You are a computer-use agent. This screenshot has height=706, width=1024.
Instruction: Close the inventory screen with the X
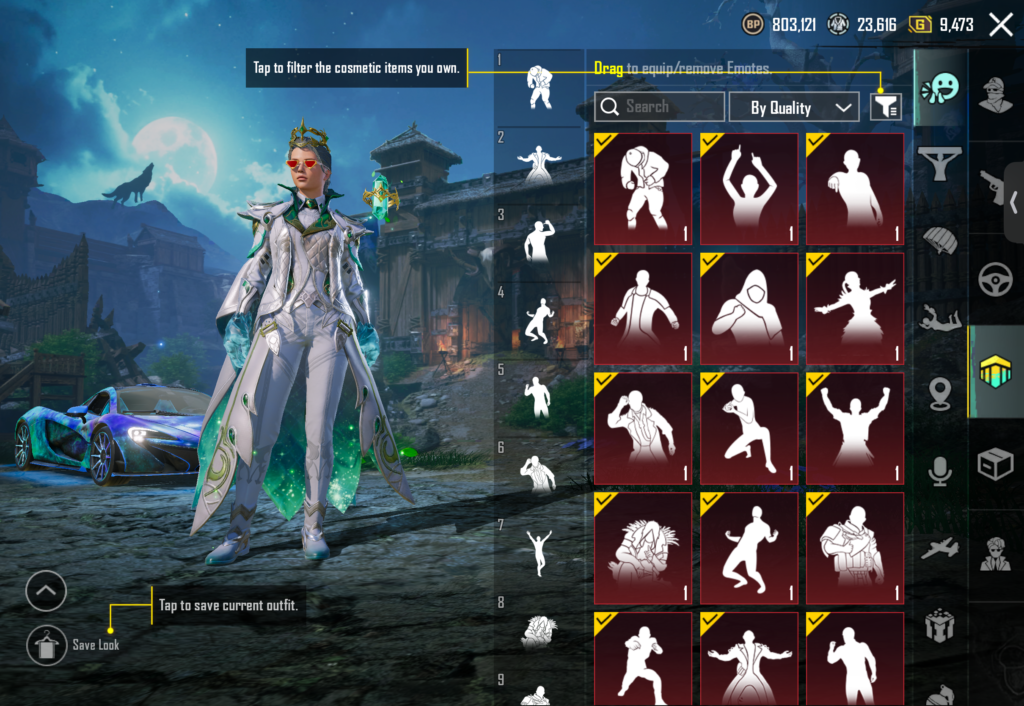(x=1000, y=25)
